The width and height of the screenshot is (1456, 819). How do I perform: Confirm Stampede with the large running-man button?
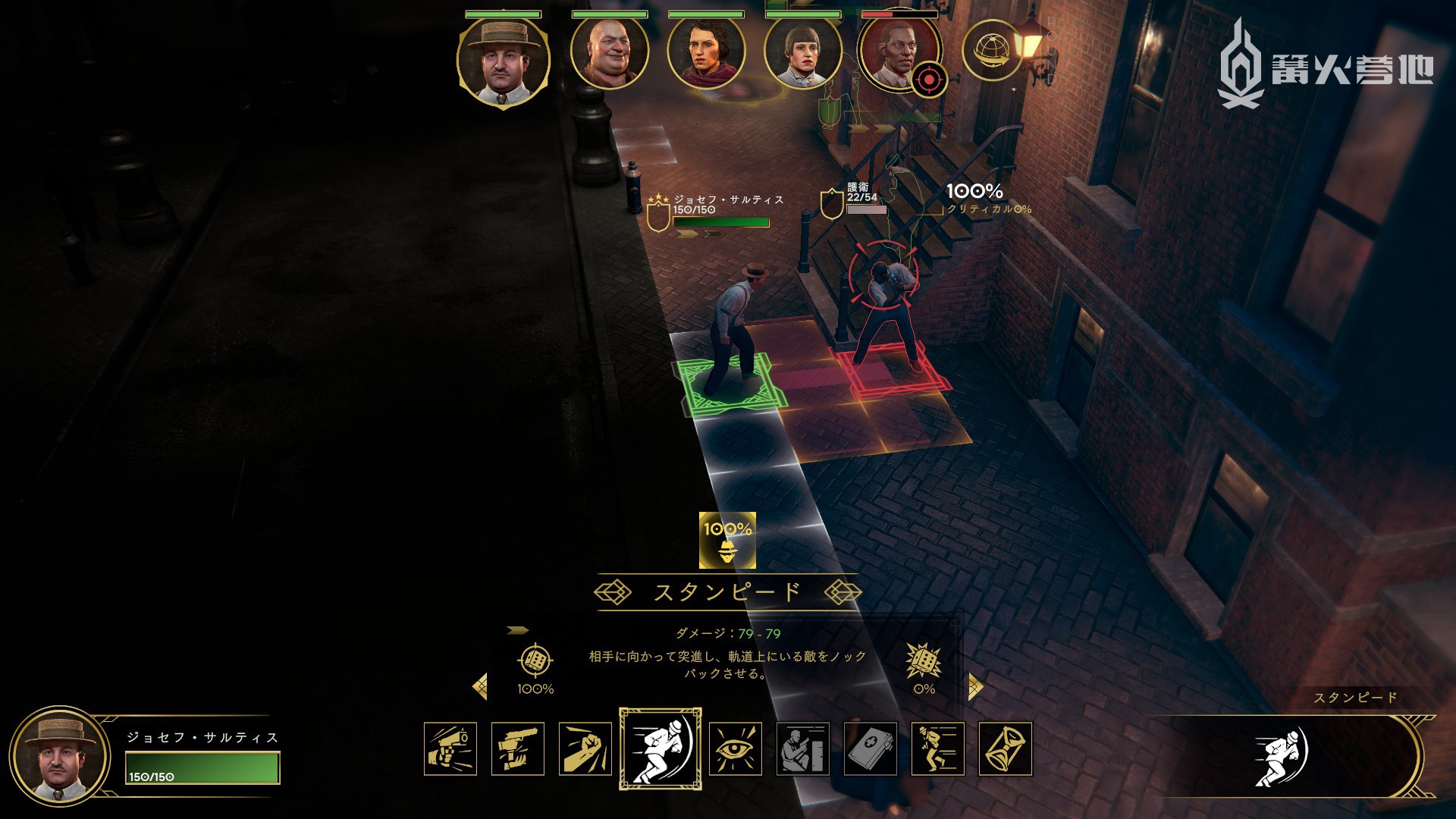click(x=1281, y=756)
